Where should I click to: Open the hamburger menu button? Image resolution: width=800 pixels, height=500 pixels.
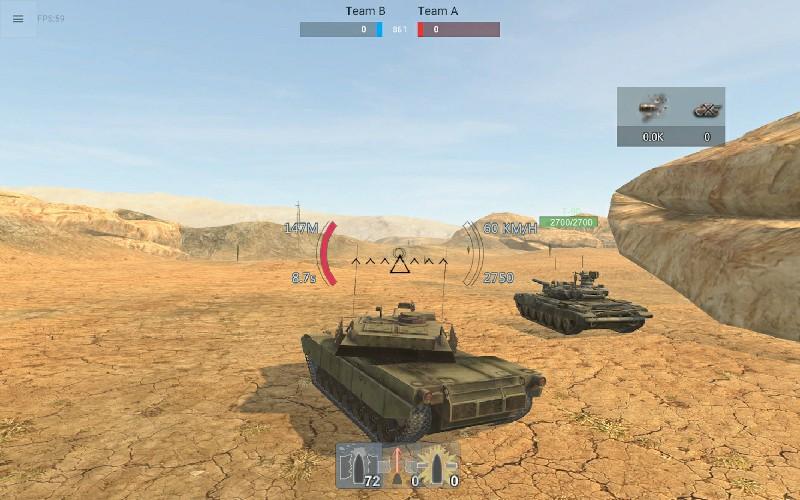(18, 19)
